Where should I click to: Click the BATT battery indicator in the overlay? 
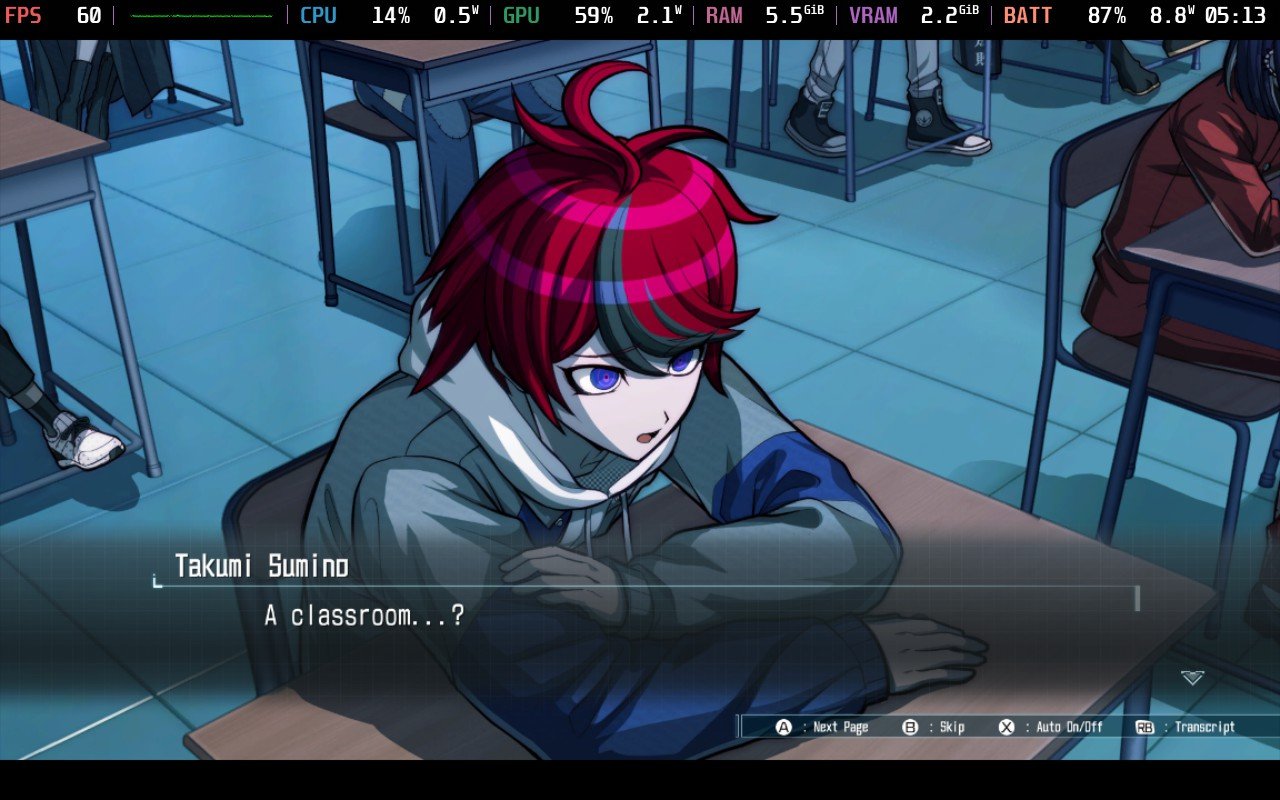tap(1028, 15)
